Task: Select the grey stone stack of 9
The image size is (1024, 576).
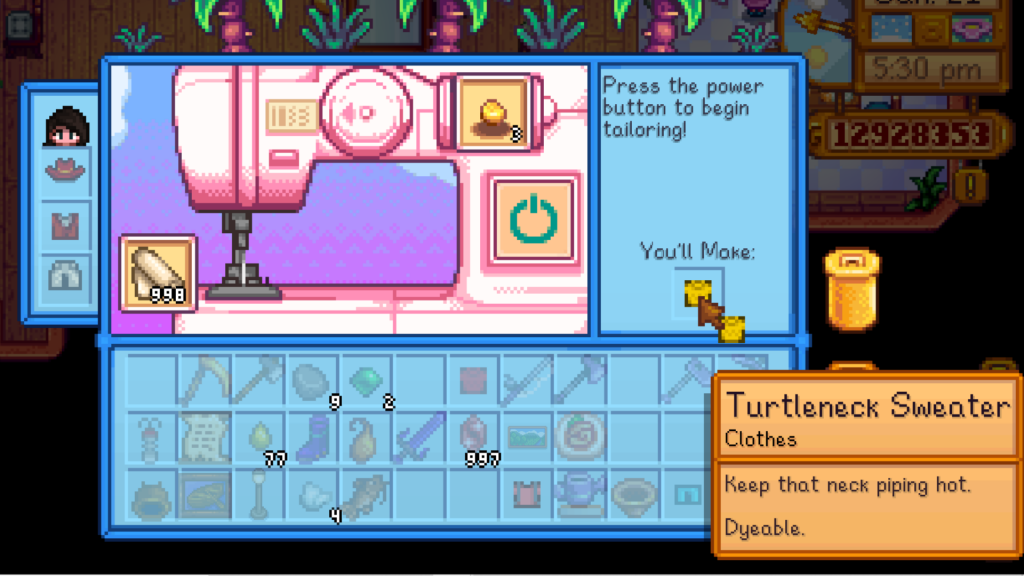Action: [x=312, y=382]
